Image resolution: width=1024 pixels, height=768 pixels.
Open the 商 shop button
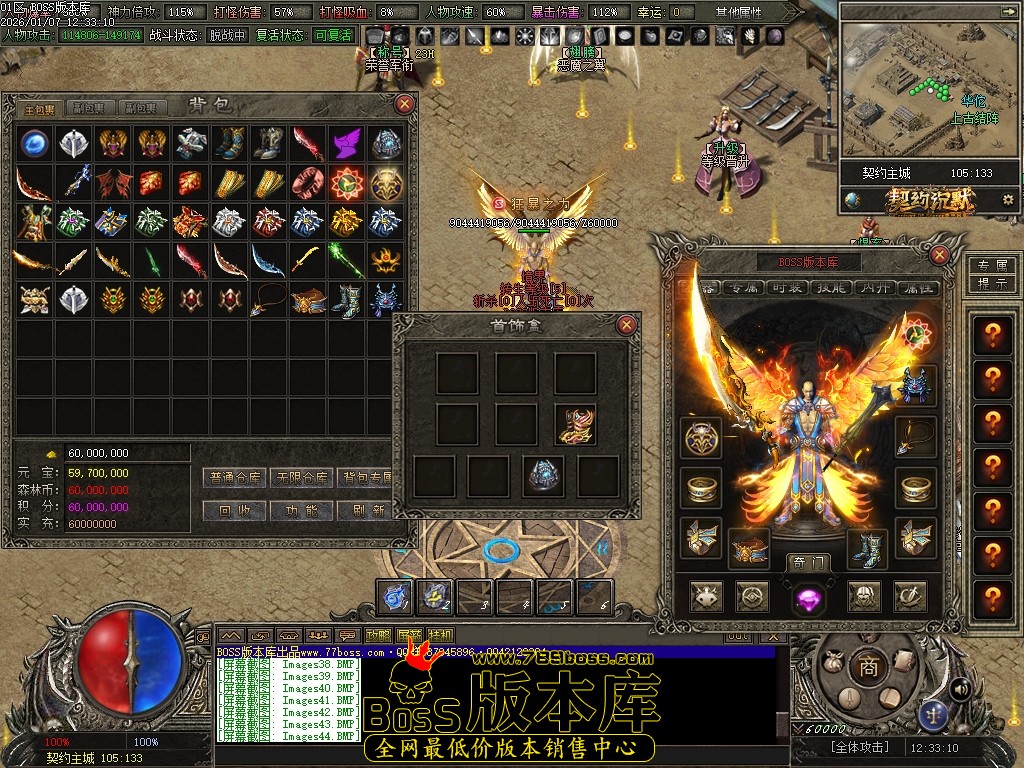pyautogui.click(x=868, y=667)
